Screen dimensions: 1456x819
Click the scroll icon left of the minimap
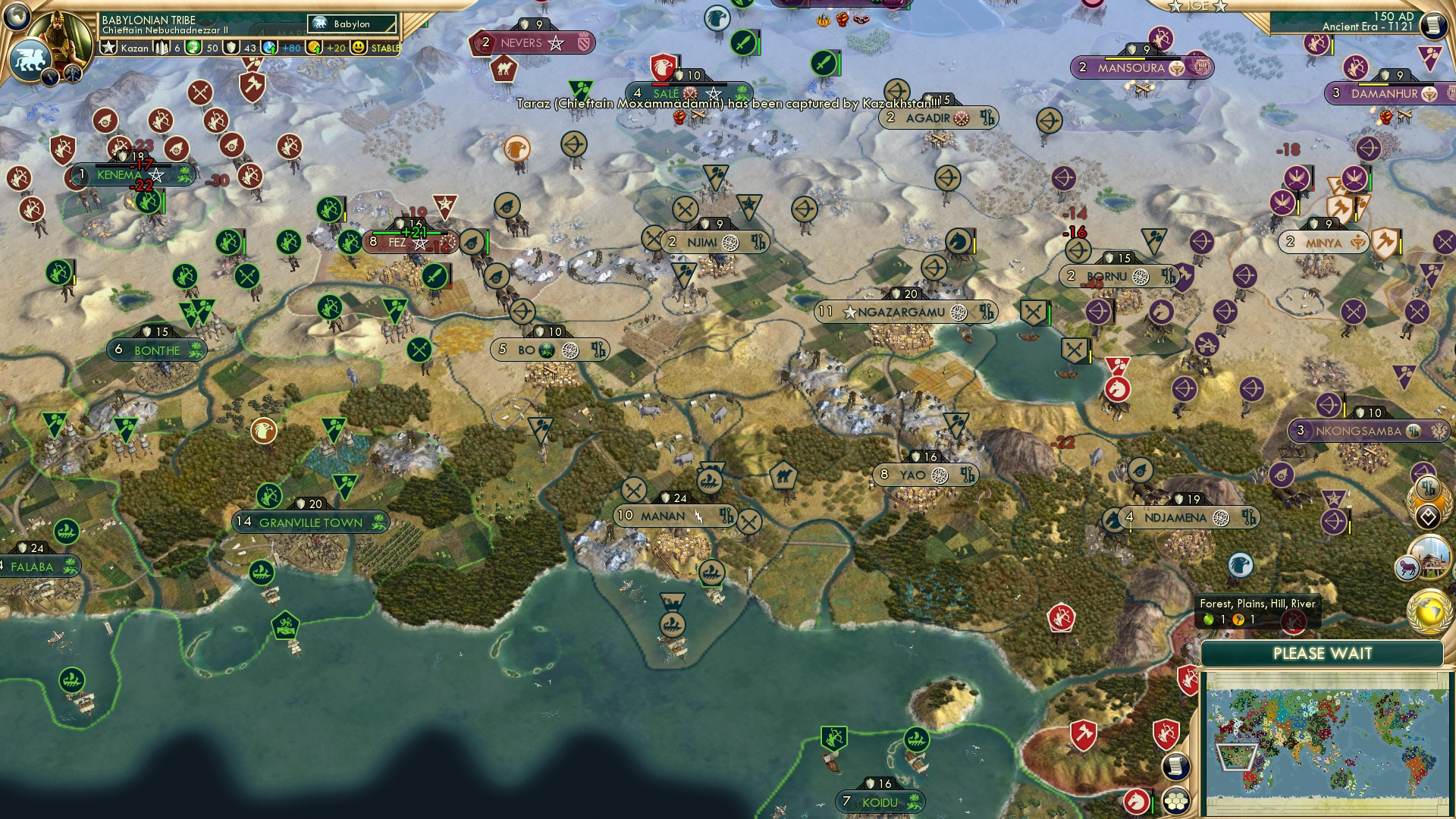1174,766
